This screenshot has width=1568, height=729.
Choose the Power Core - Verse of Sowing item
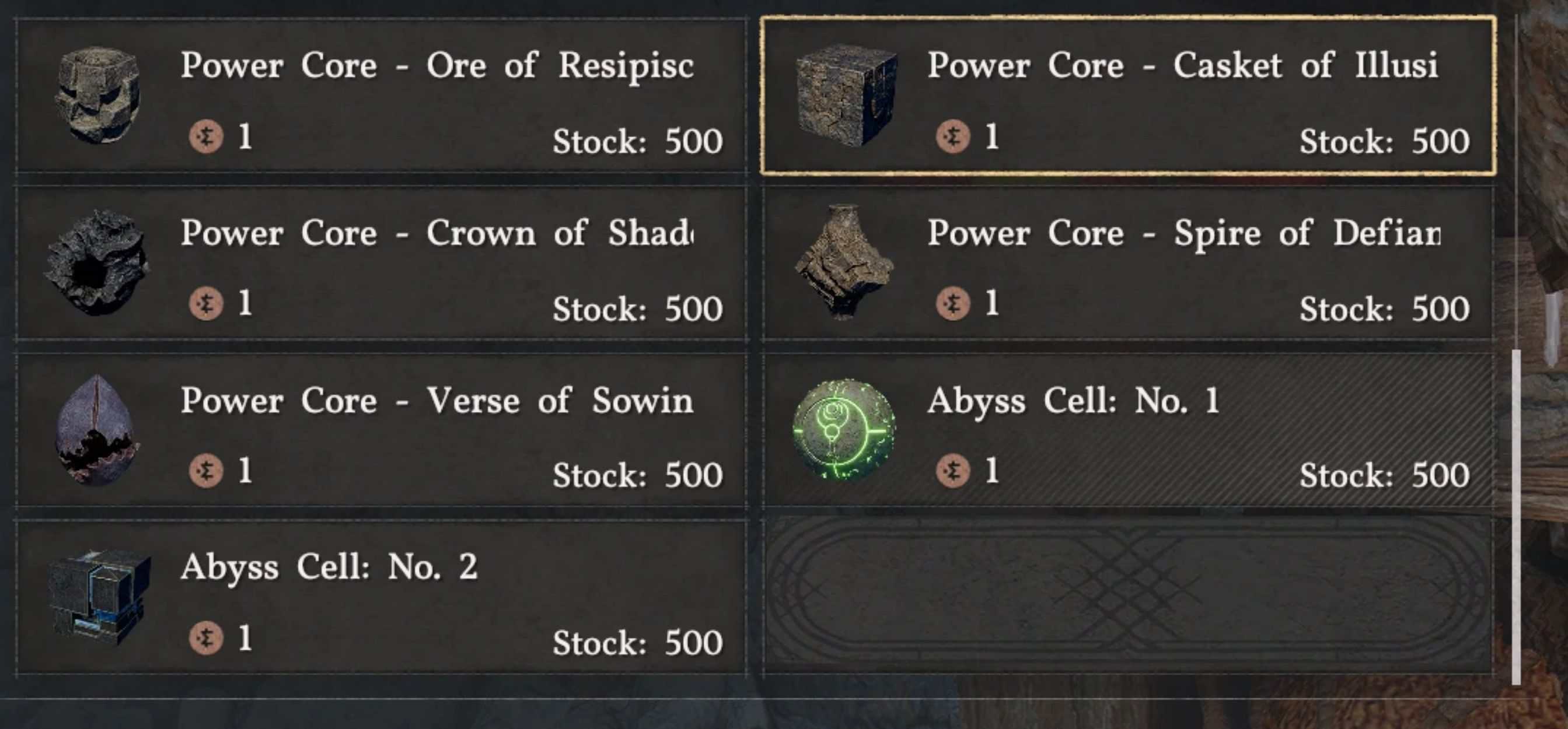point(381,431)
